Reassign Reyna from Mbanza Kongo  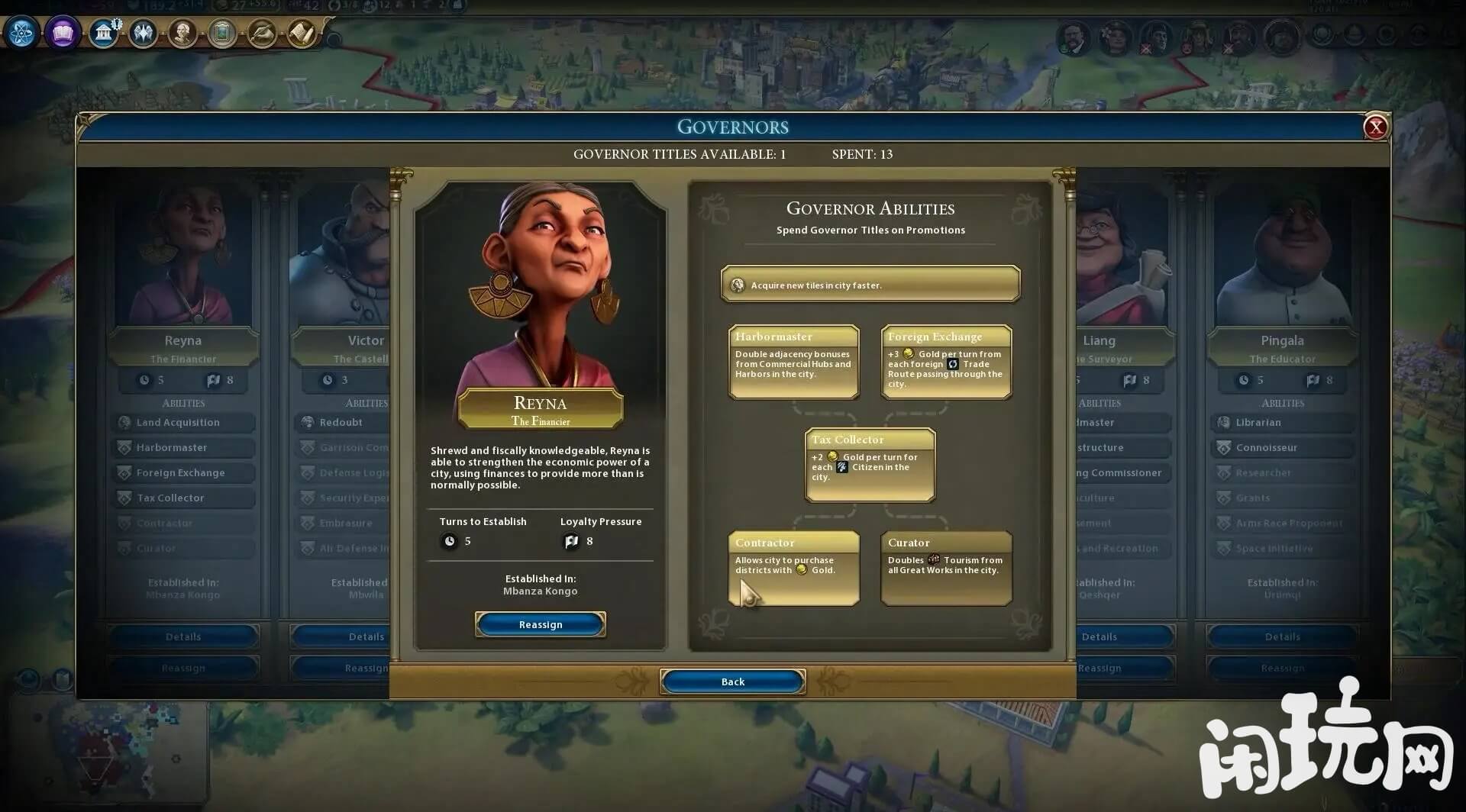(x=540, y=624)
